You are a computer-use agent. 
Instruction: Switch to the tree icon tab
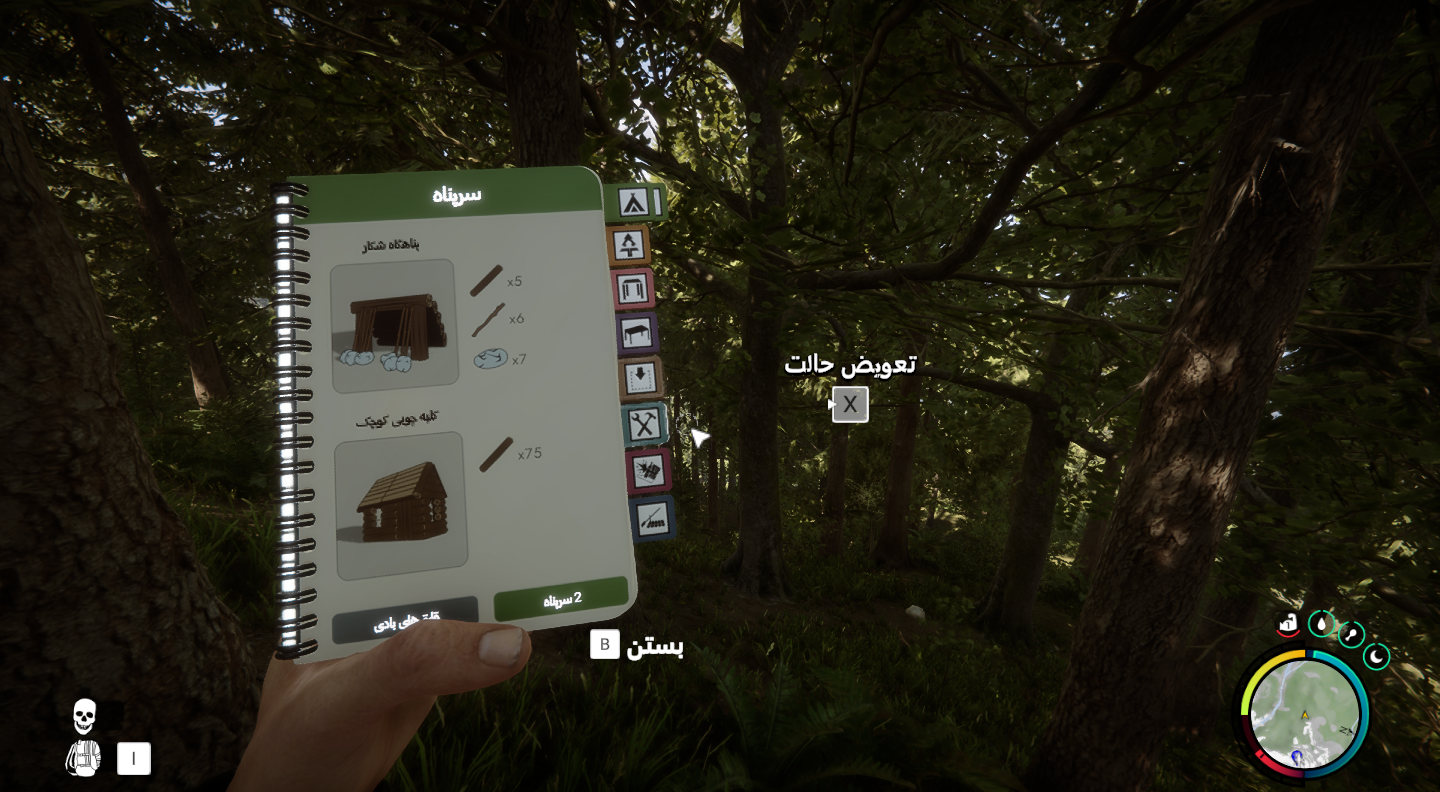pyautogui.click(x=629, y=245)
